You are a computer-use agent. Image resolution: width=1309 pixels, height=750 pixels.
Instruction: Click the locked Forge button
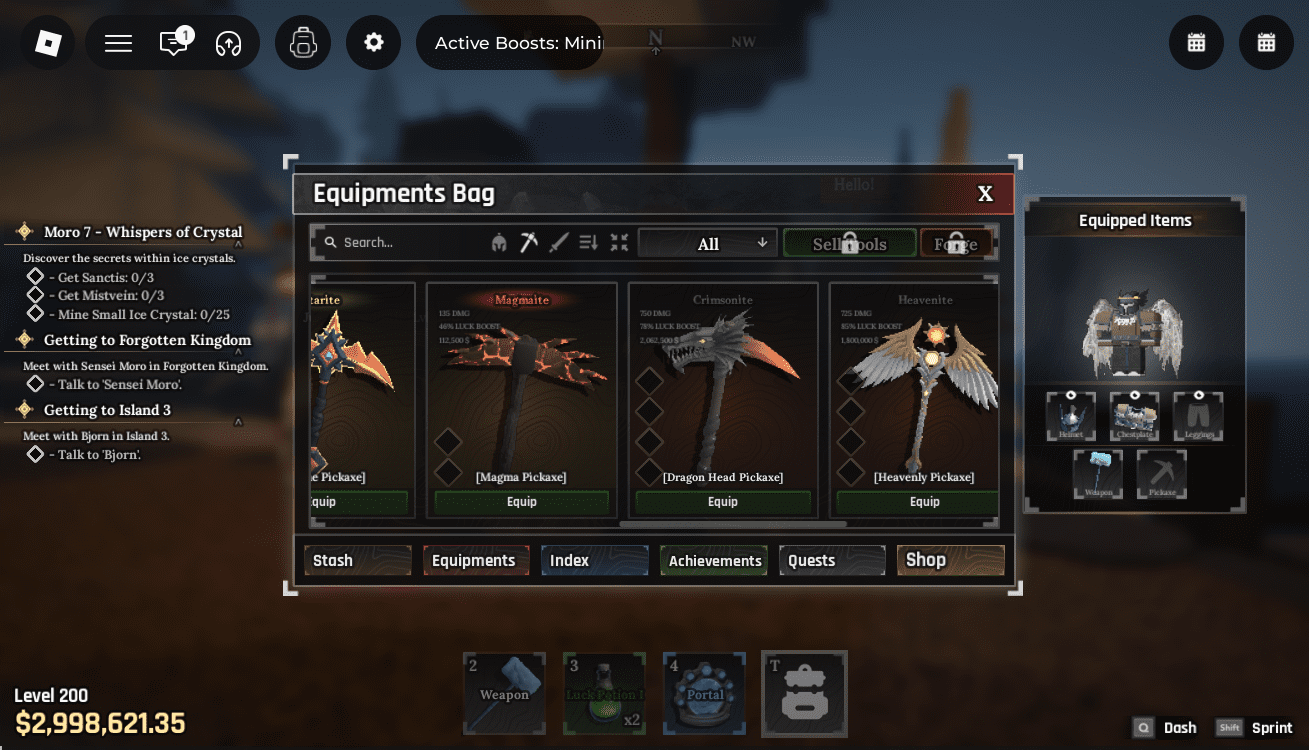point(955,242)
